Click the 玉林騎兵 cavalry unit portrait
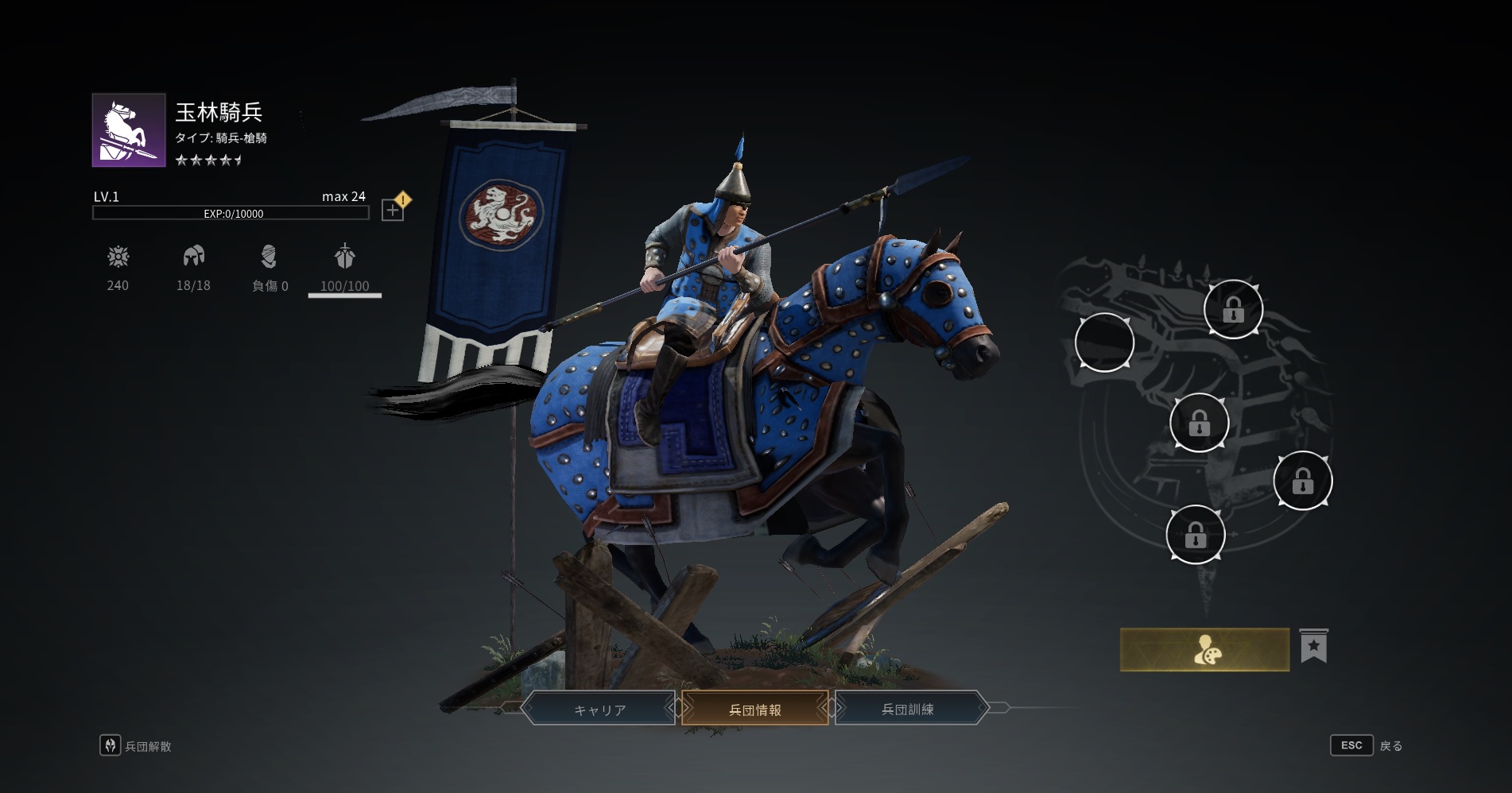Viewport: 1512px width, 793px height. pyautogui.click(x=129, y=130)
